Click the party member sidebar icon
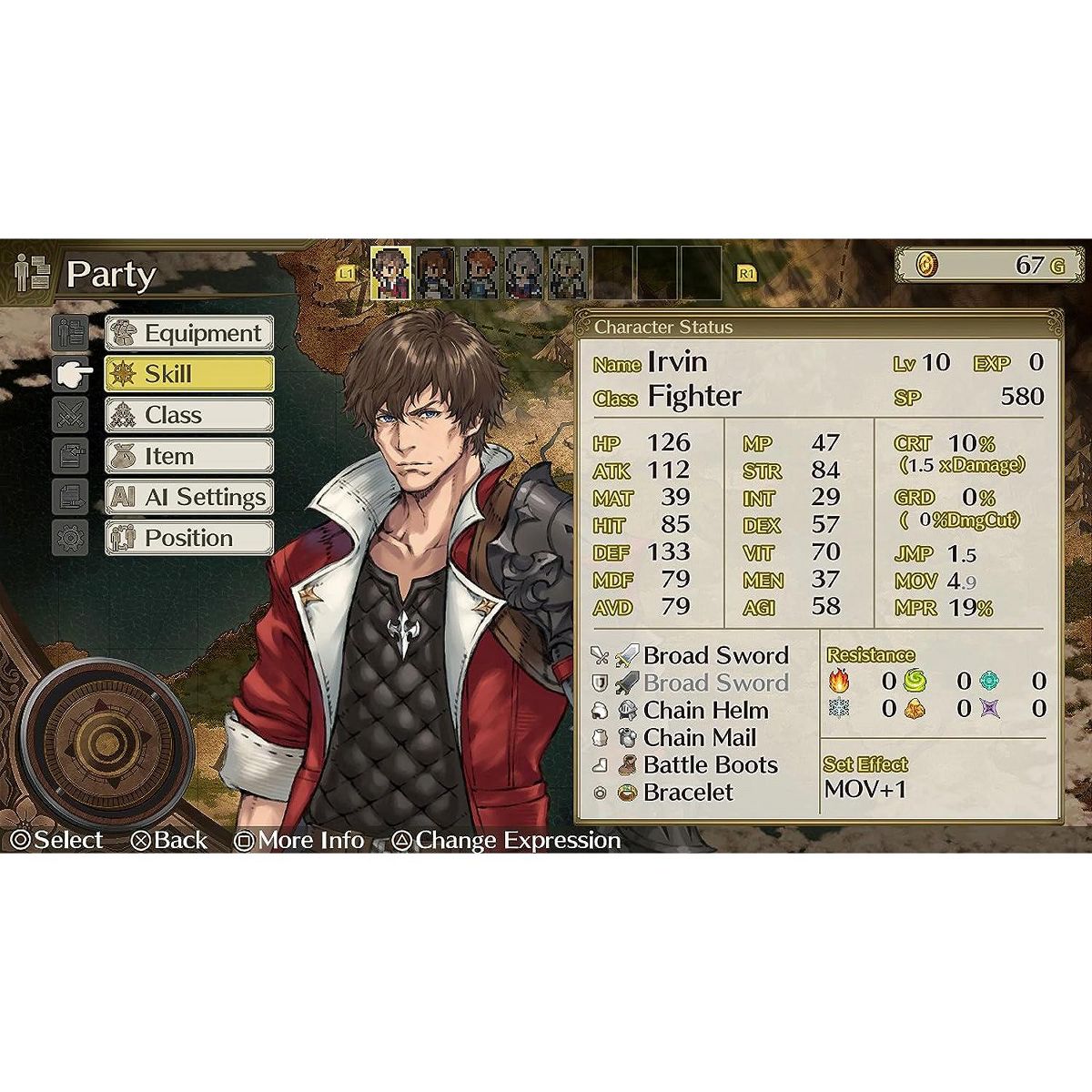This screenshot has width=1092, height=1092. (70, 333)
